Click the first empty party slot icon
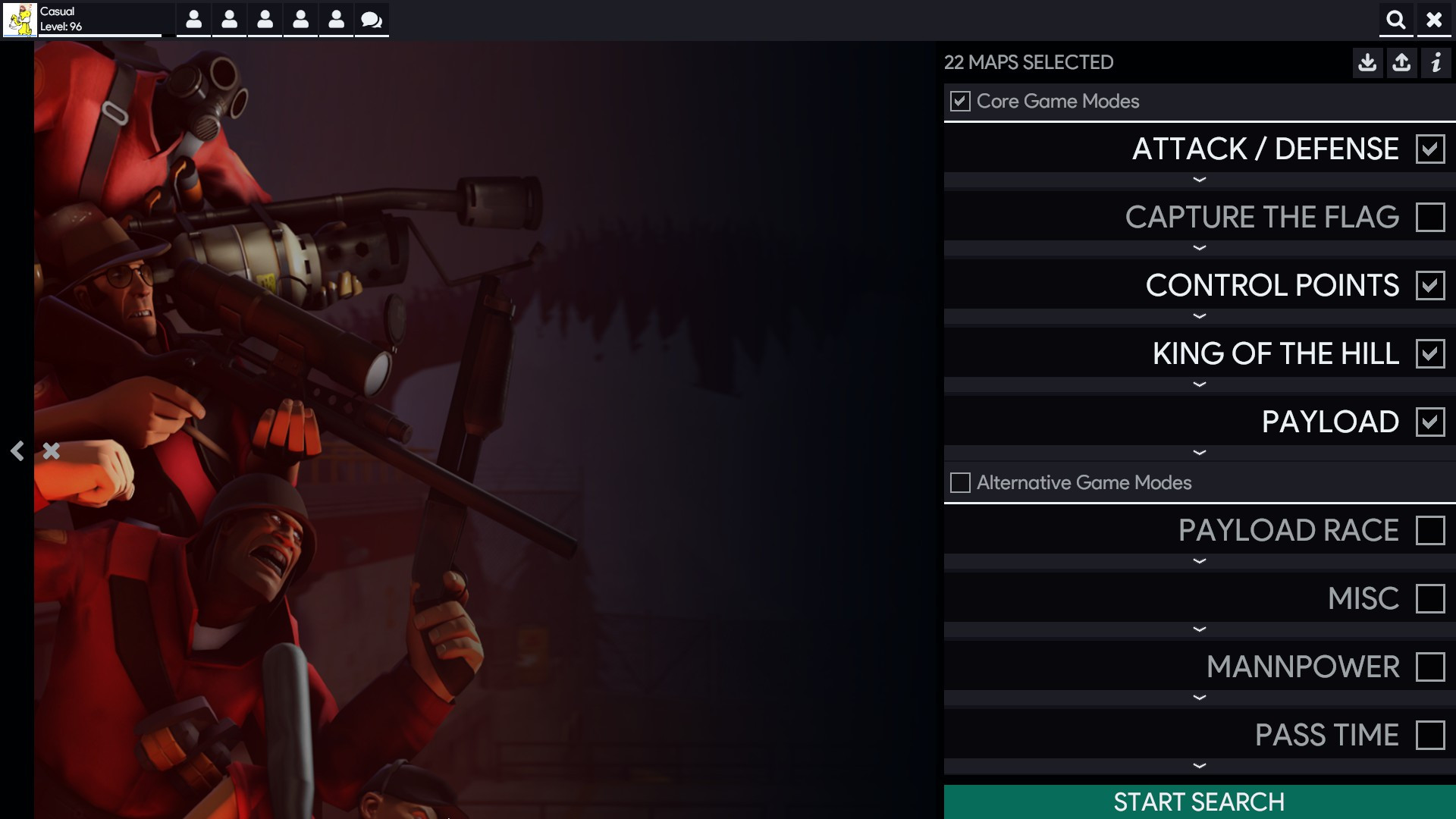 click(193, 20)
